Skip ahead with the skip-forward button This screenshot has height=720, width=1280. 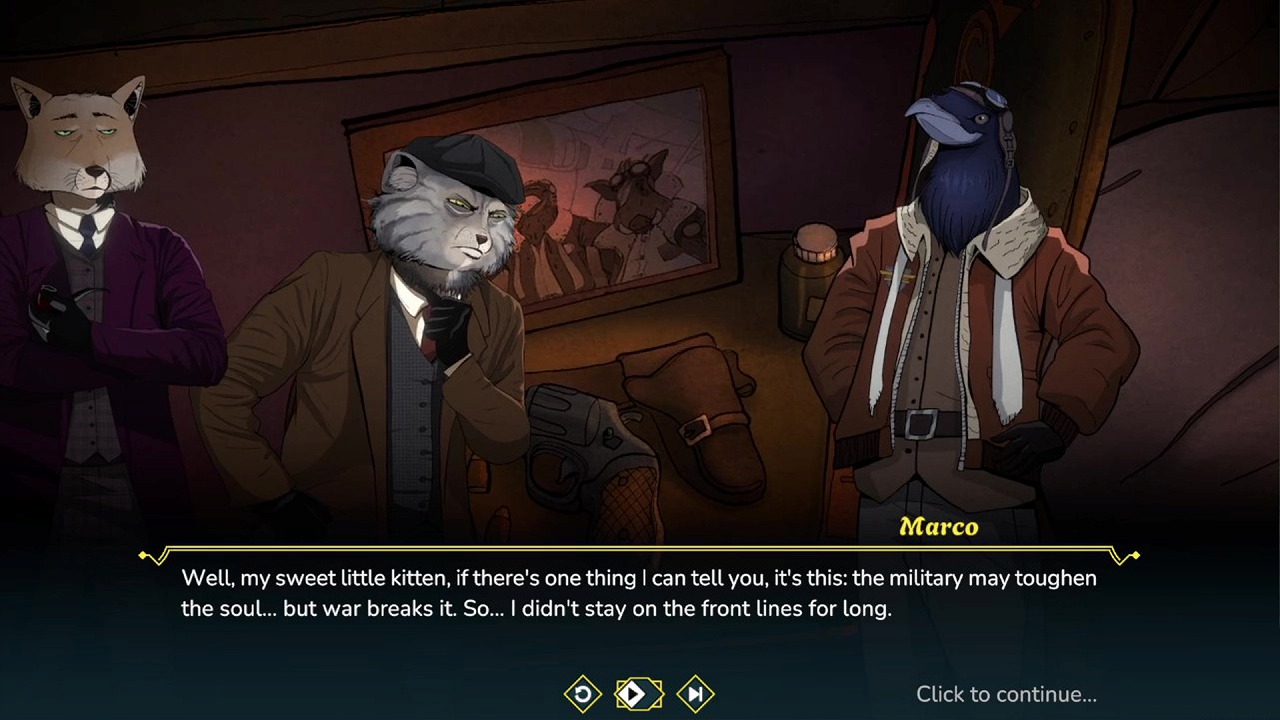(695, 693)
